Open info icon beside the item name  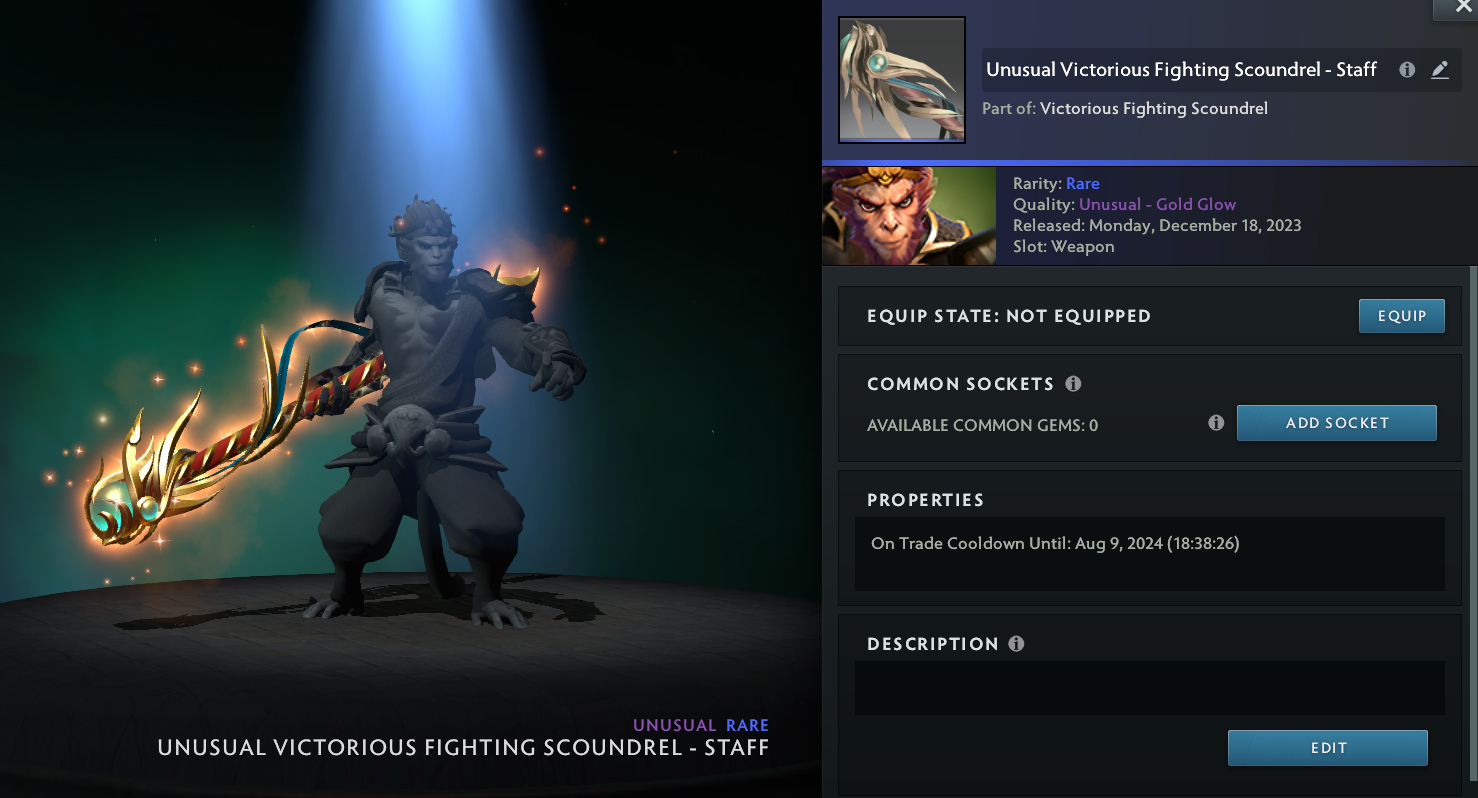coord(1407,70)
